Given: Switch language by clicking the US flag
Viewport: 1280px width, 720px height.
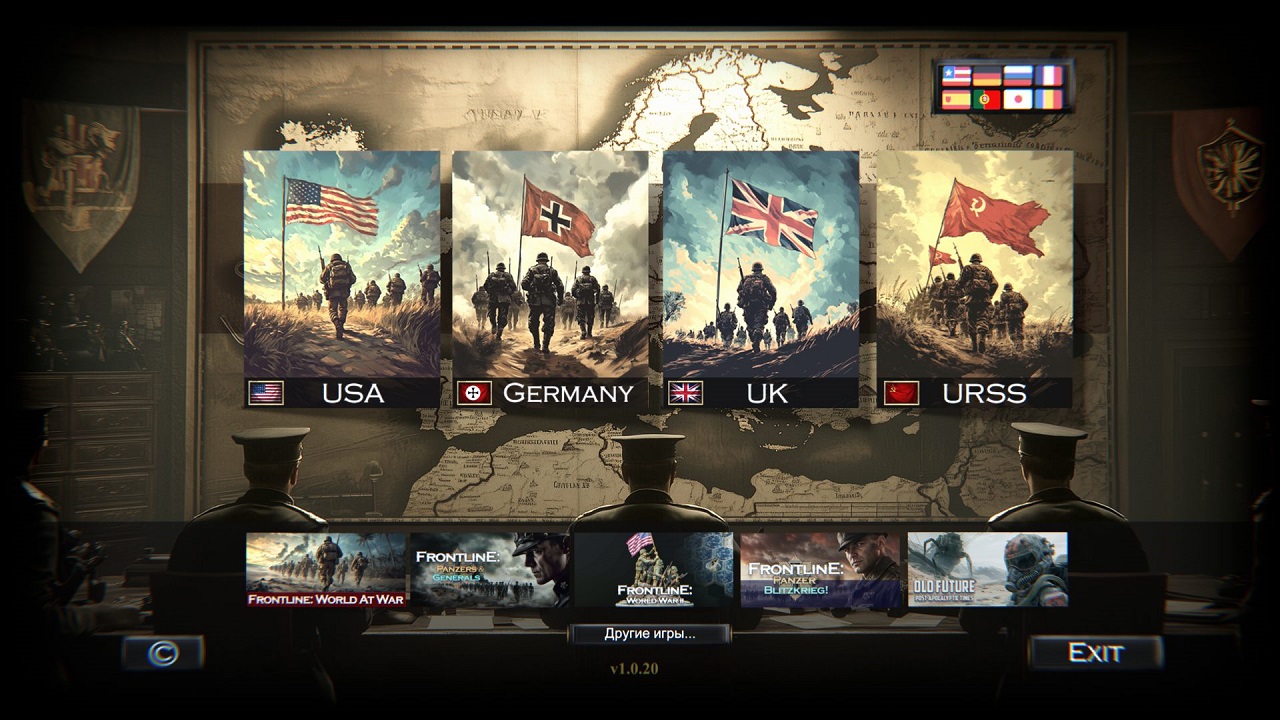Looking at the screenshot, I should (956, 75).
